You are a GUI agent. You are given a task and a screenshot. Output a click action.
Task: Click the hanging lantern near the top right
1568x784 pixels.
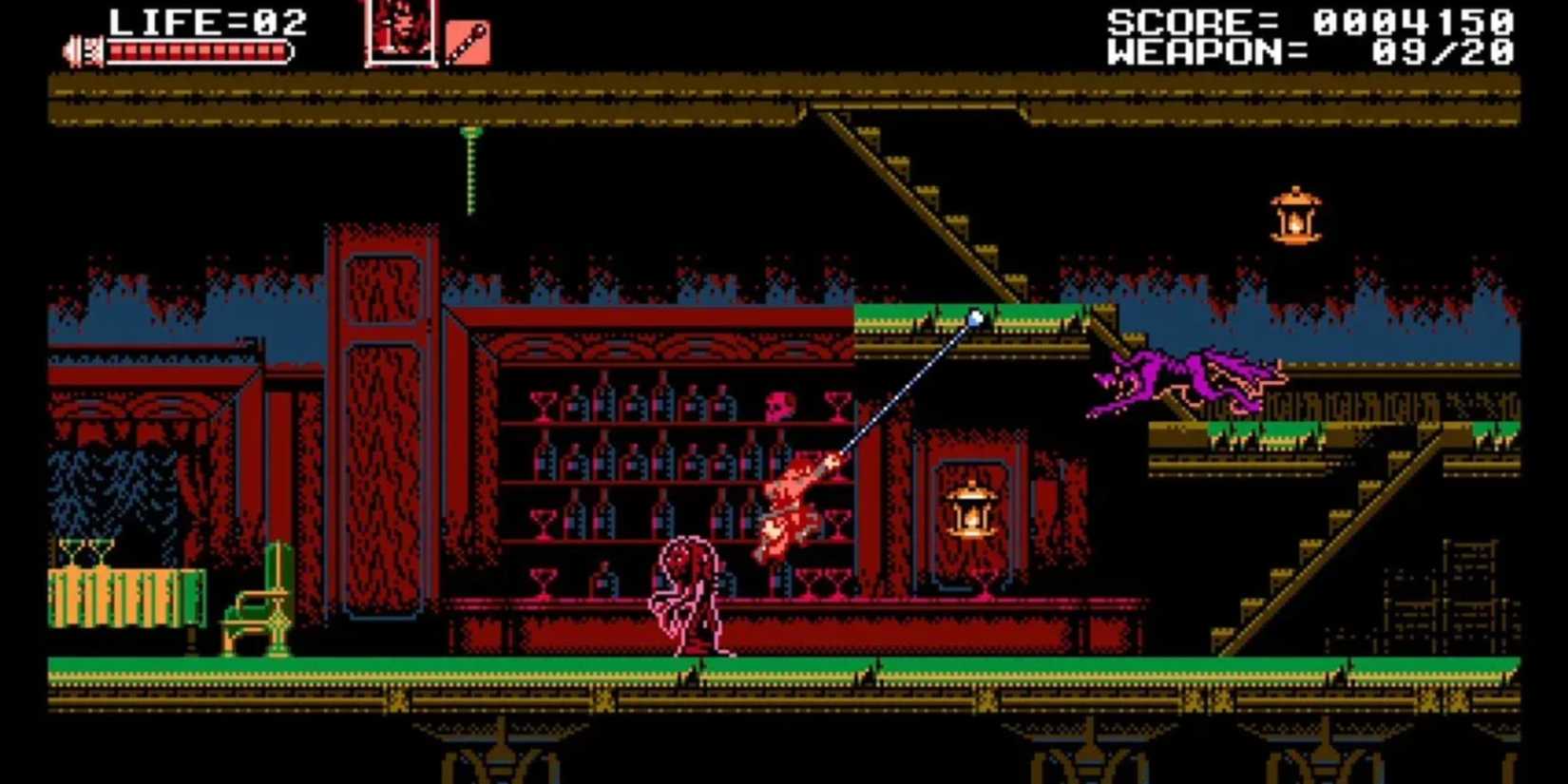1296,214
